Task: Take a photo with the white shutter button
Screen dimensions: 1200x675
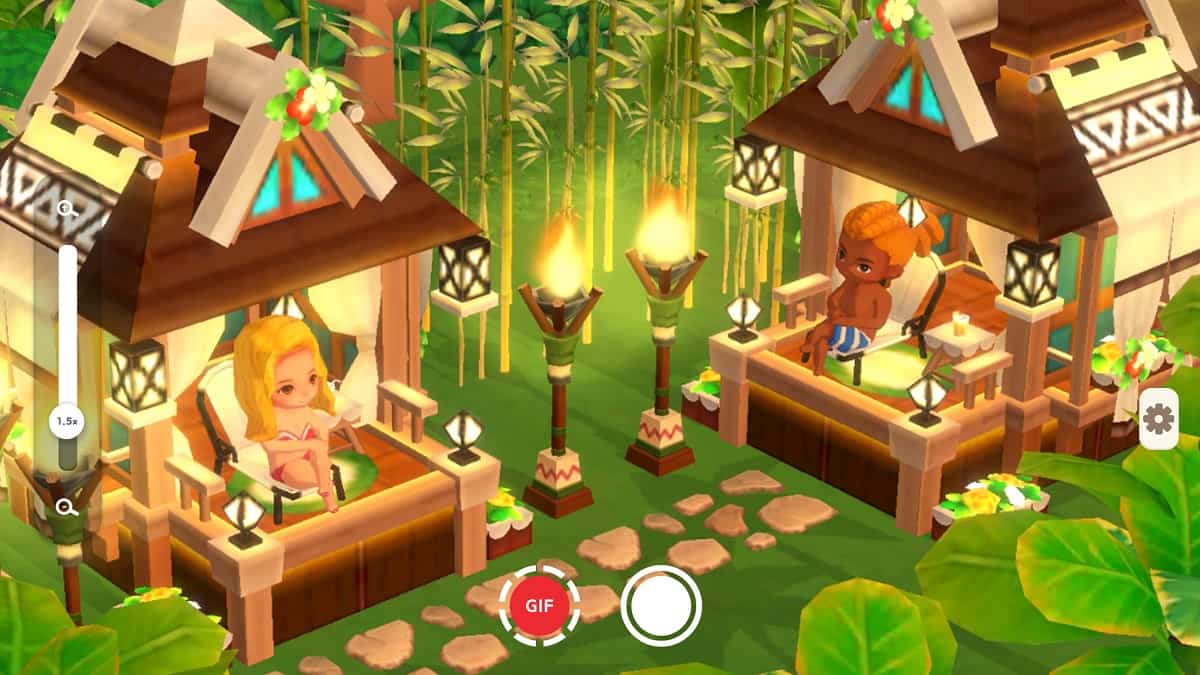Action: (661, 605)
